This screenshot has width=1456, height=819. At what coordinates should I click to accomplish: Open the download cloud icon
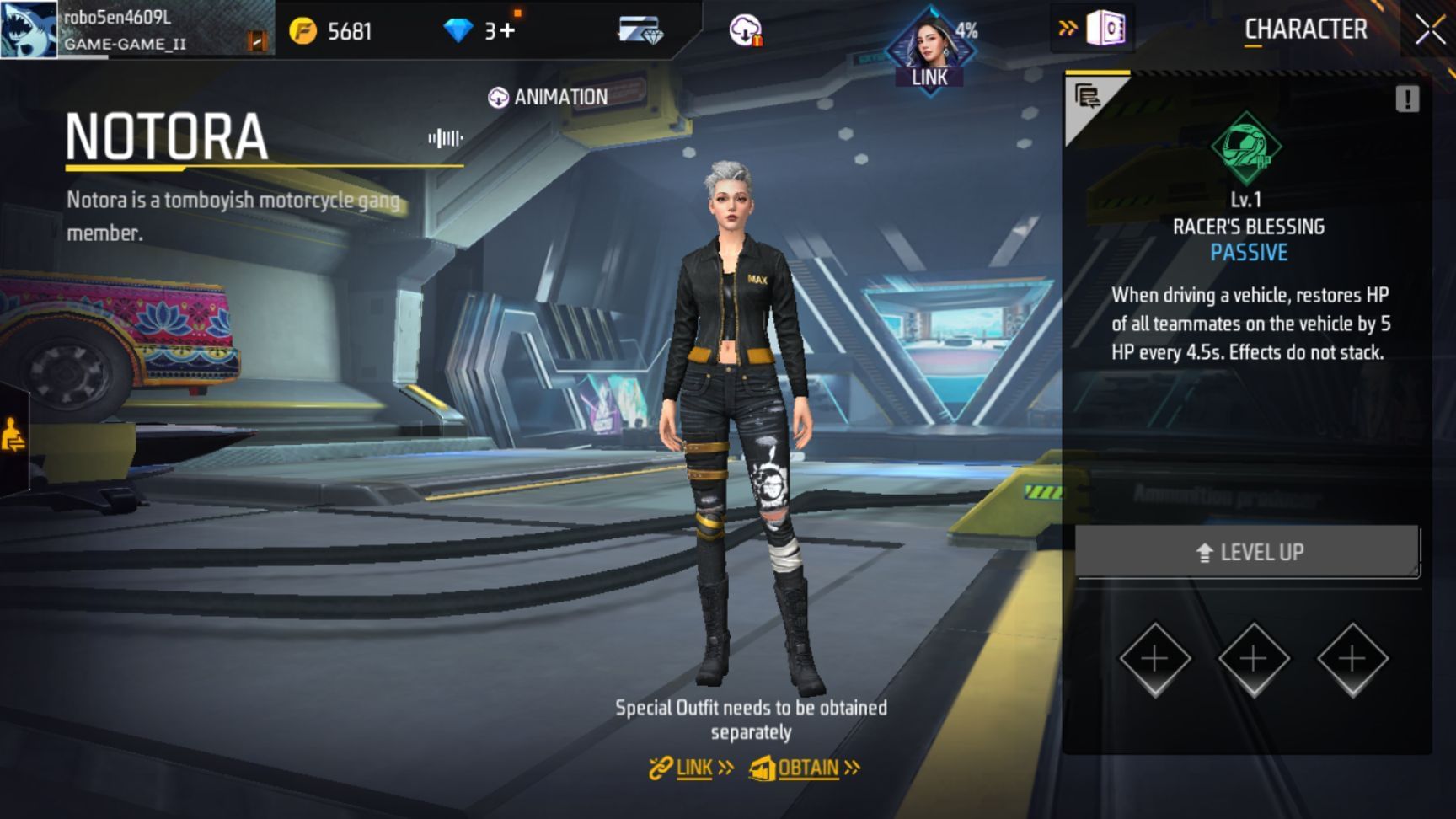pos(746,31)
